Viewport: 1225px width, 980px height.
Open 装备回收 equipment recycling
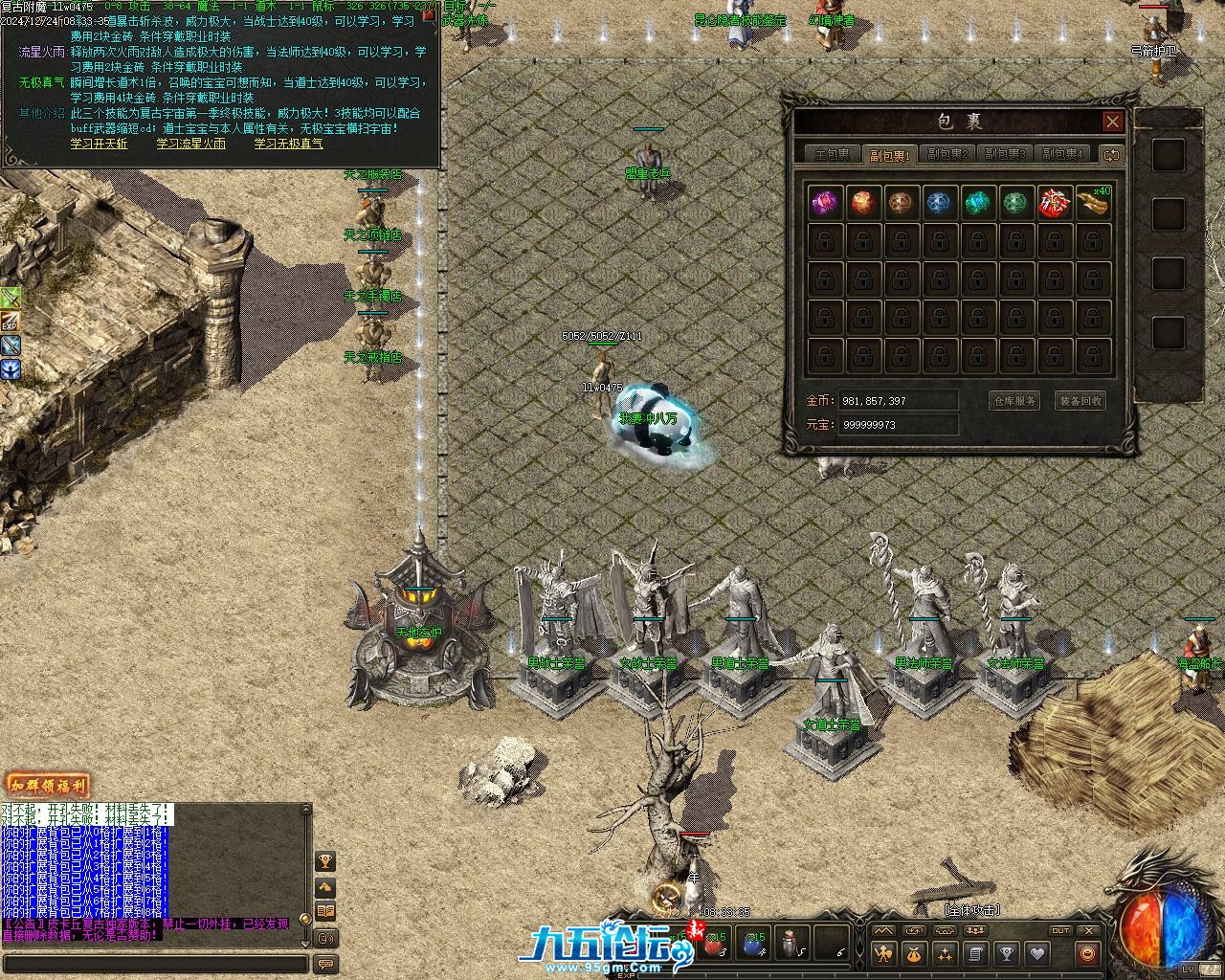click(x=1080, y=401)
